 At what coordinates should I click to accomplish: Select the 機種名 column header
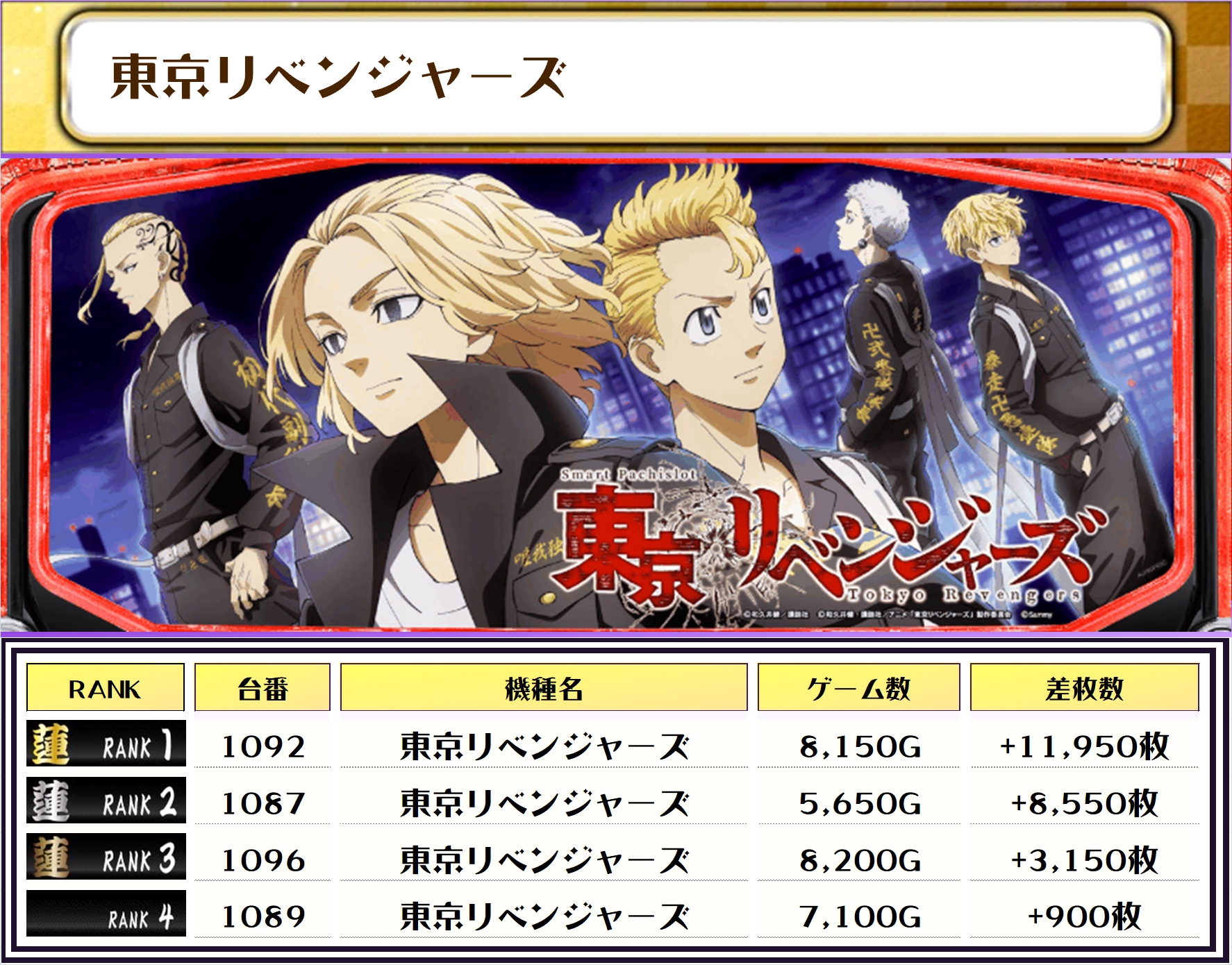(544, 688)
